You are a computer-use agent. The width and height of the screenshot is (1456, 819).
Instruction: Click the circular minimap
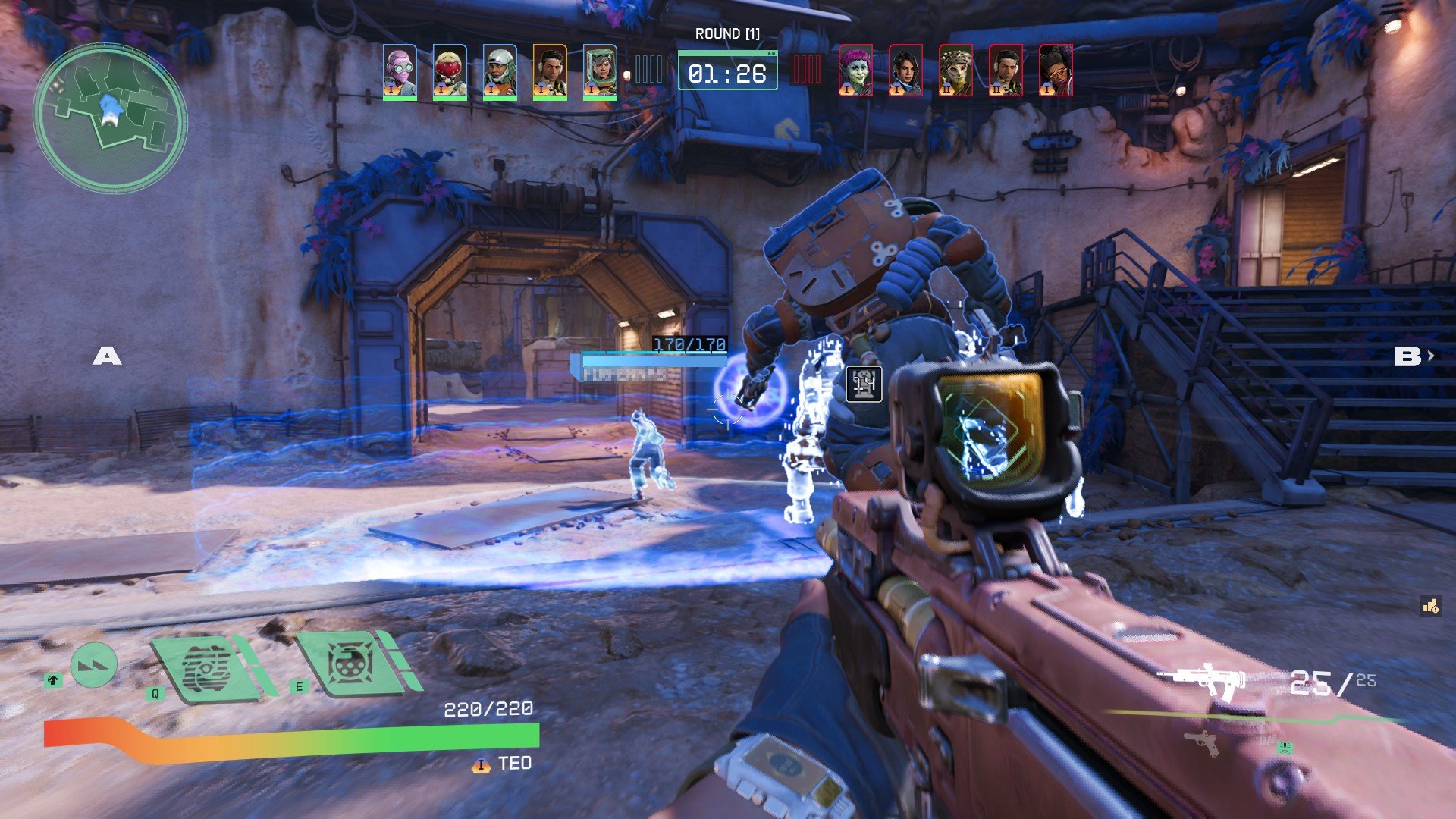pyautogui.click(x=111, y=118)
